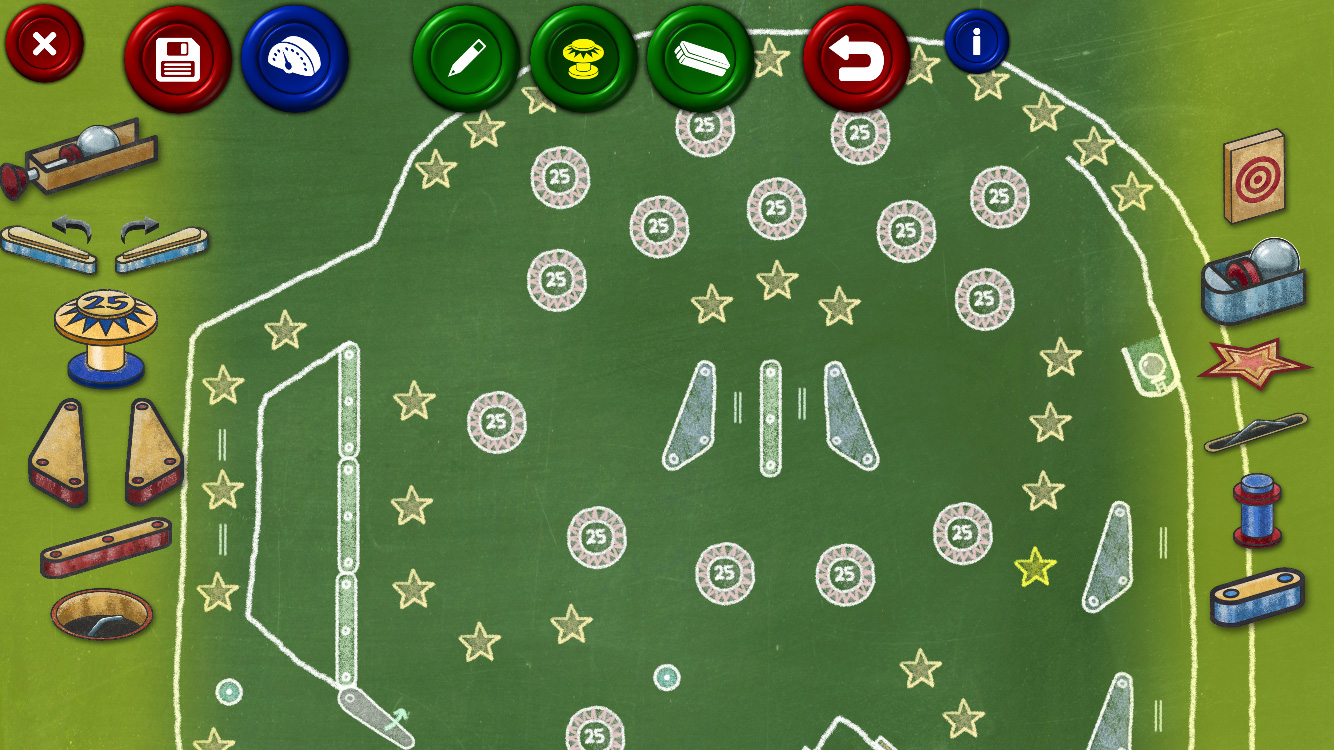
Task: Select the red wooden bar part
Action: [x=105, y=547]
